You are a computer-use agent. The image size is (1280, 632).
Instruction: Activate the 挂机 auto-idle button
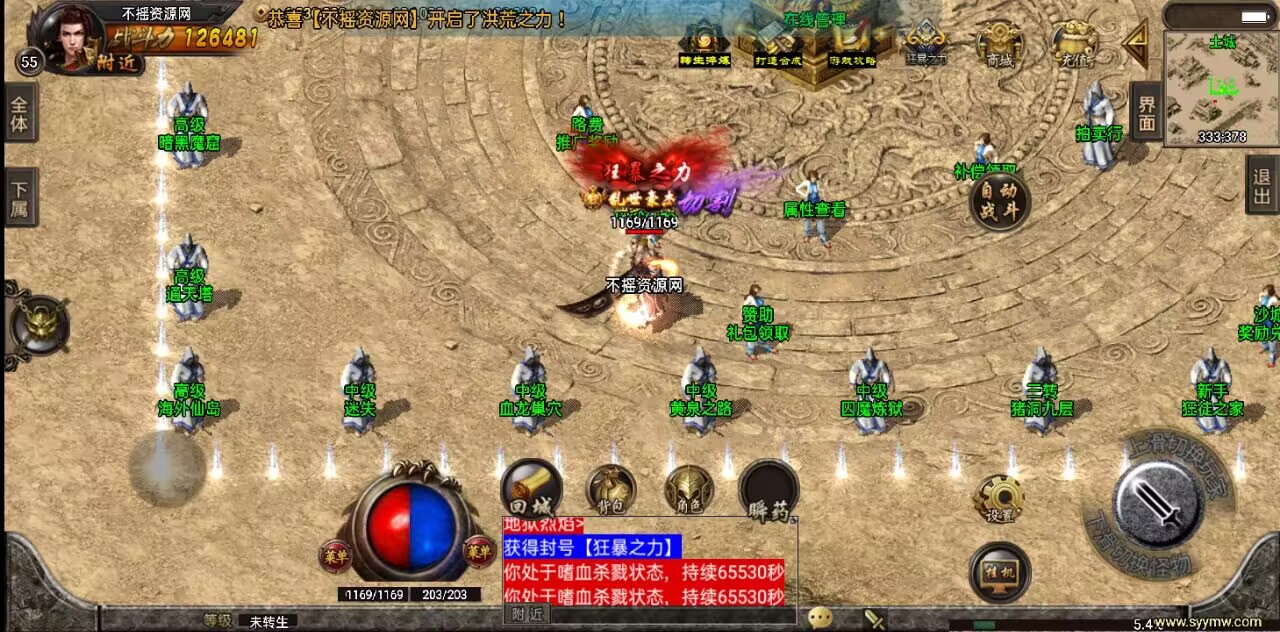pos(999,572)
